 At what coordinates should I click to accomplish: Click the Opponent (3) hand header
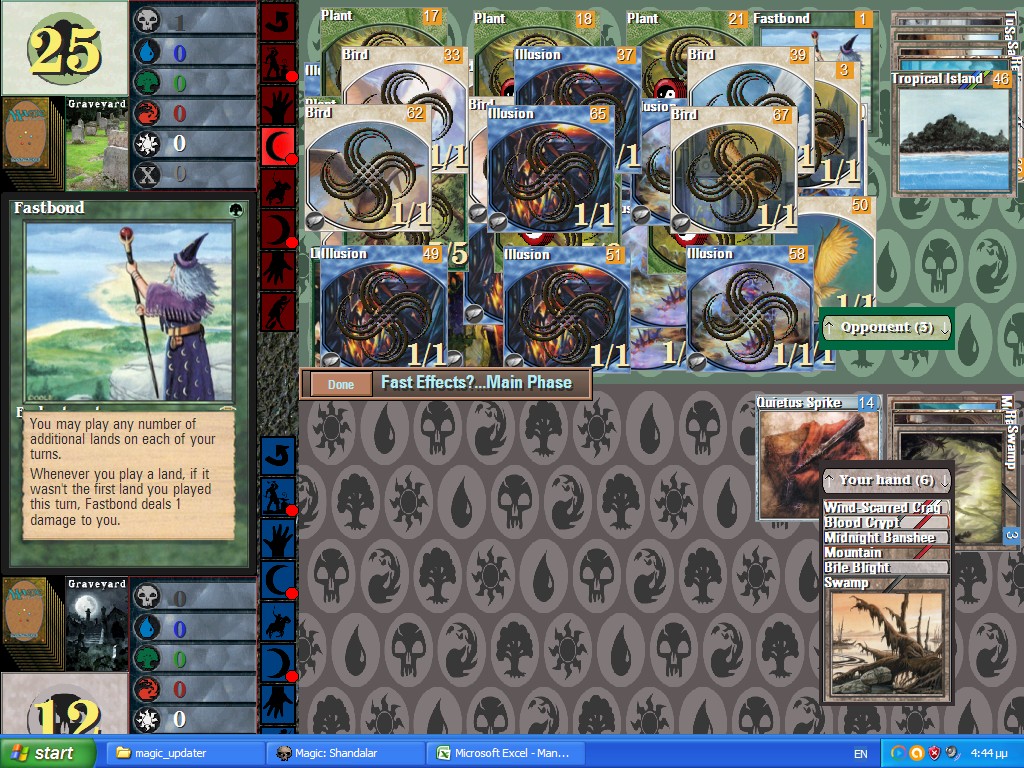tap(886, 328)
